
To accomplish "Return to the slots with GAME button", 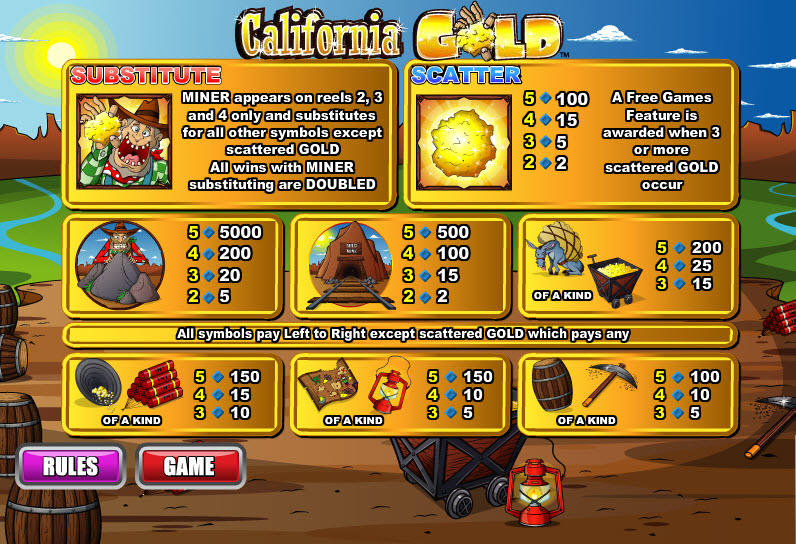I will tap(190, 466).
